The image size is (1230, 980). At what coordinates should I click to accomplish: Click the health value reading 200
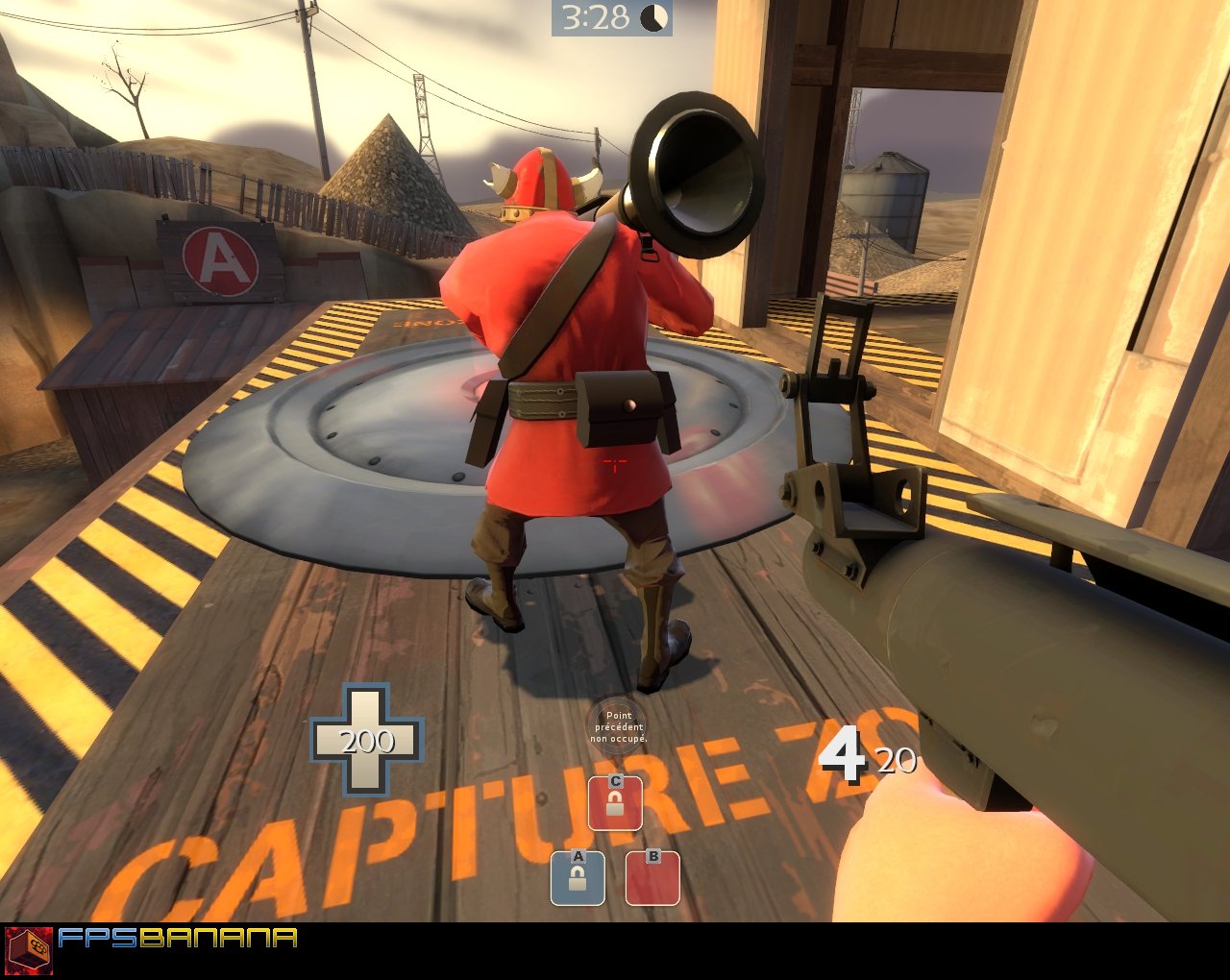pyautogui.click(x=369, y=743)
